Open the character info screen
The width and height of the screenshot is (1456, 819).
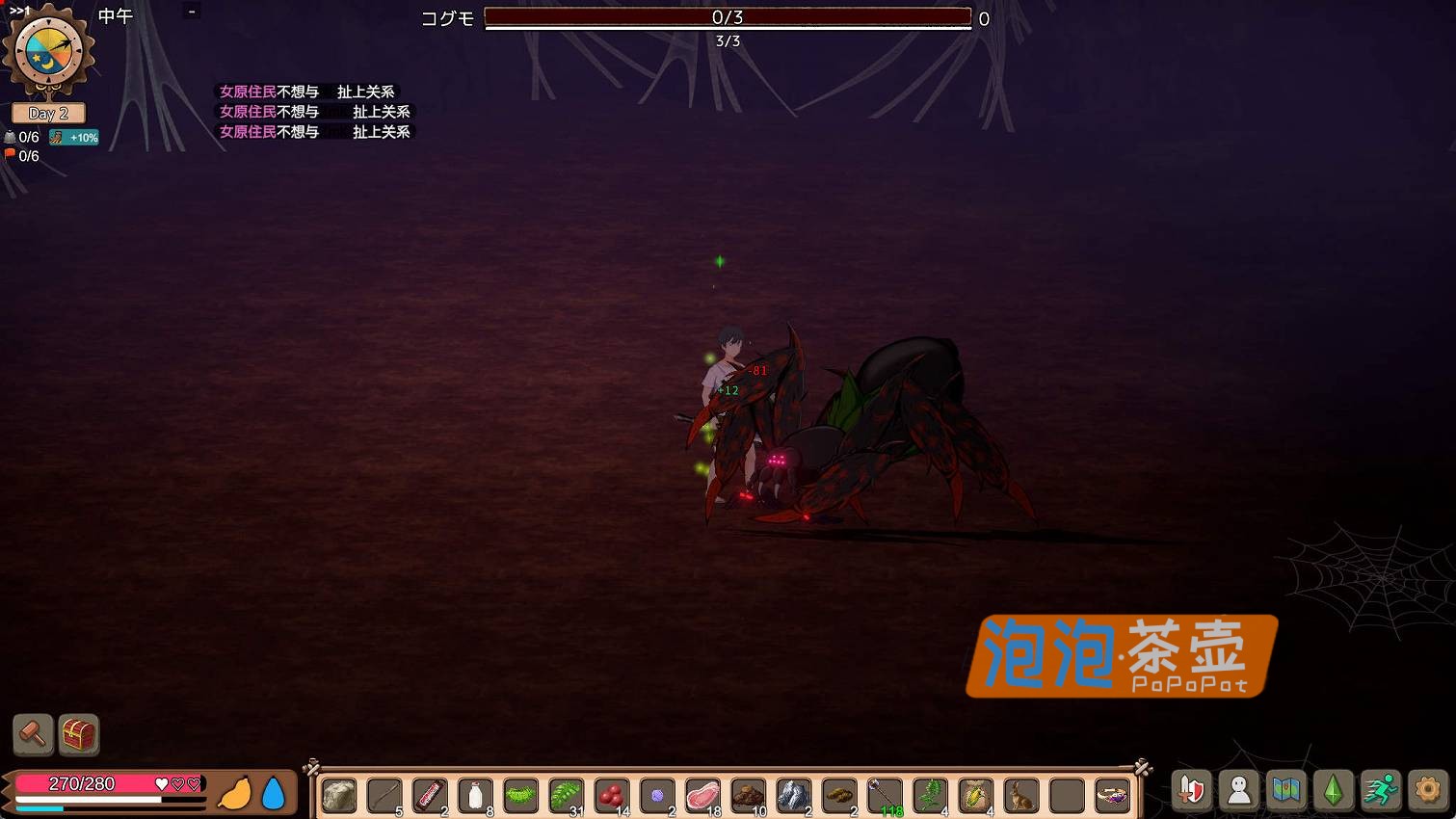click(x=1239, y=789)
